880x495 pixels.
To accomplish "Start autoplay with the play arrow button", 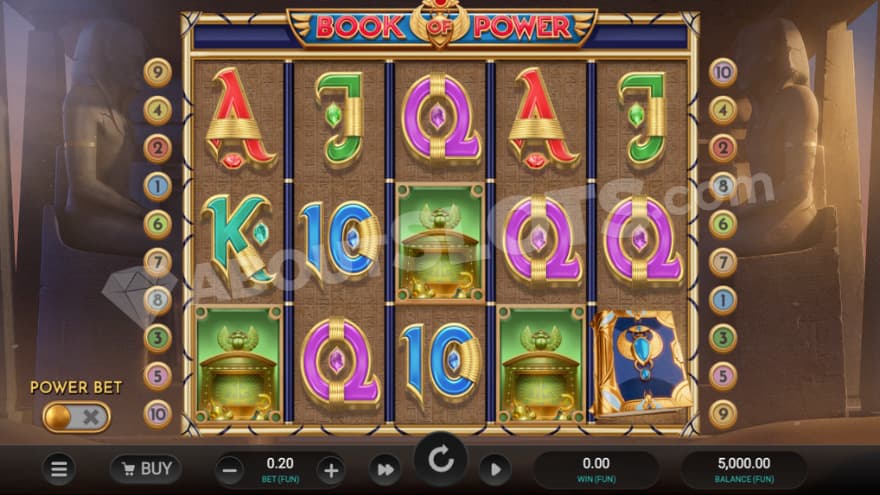I will click(x=494, y=468).
